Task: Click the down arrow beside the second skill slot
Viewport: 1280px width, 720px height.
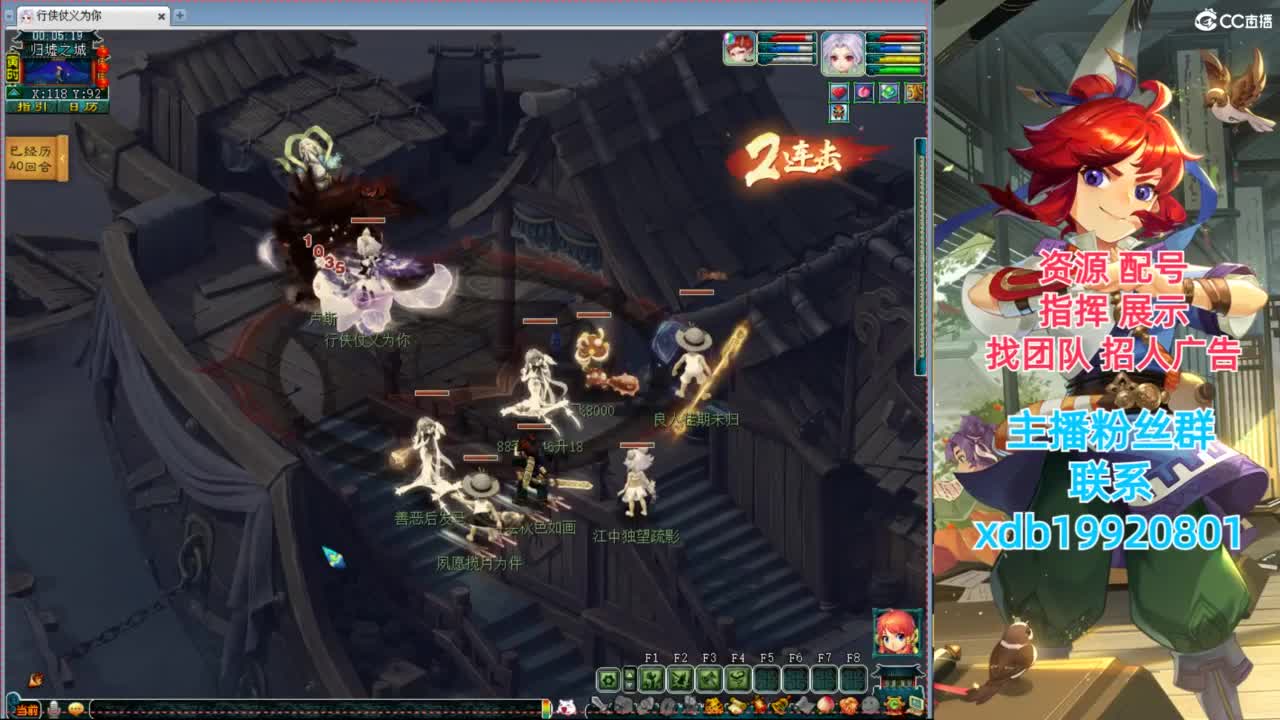Action: coord(630,686)
